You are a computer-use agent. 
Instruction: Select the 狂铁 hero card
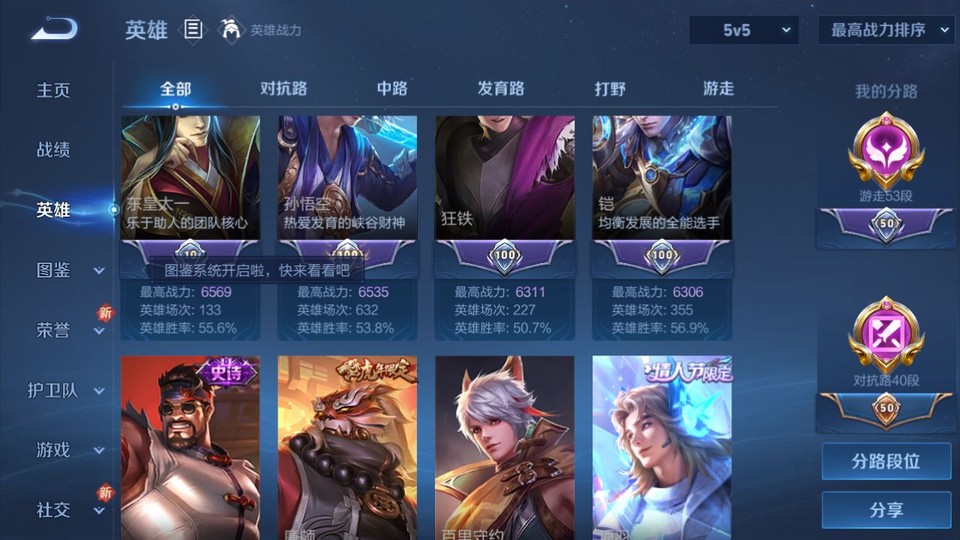tap(505, 178)
